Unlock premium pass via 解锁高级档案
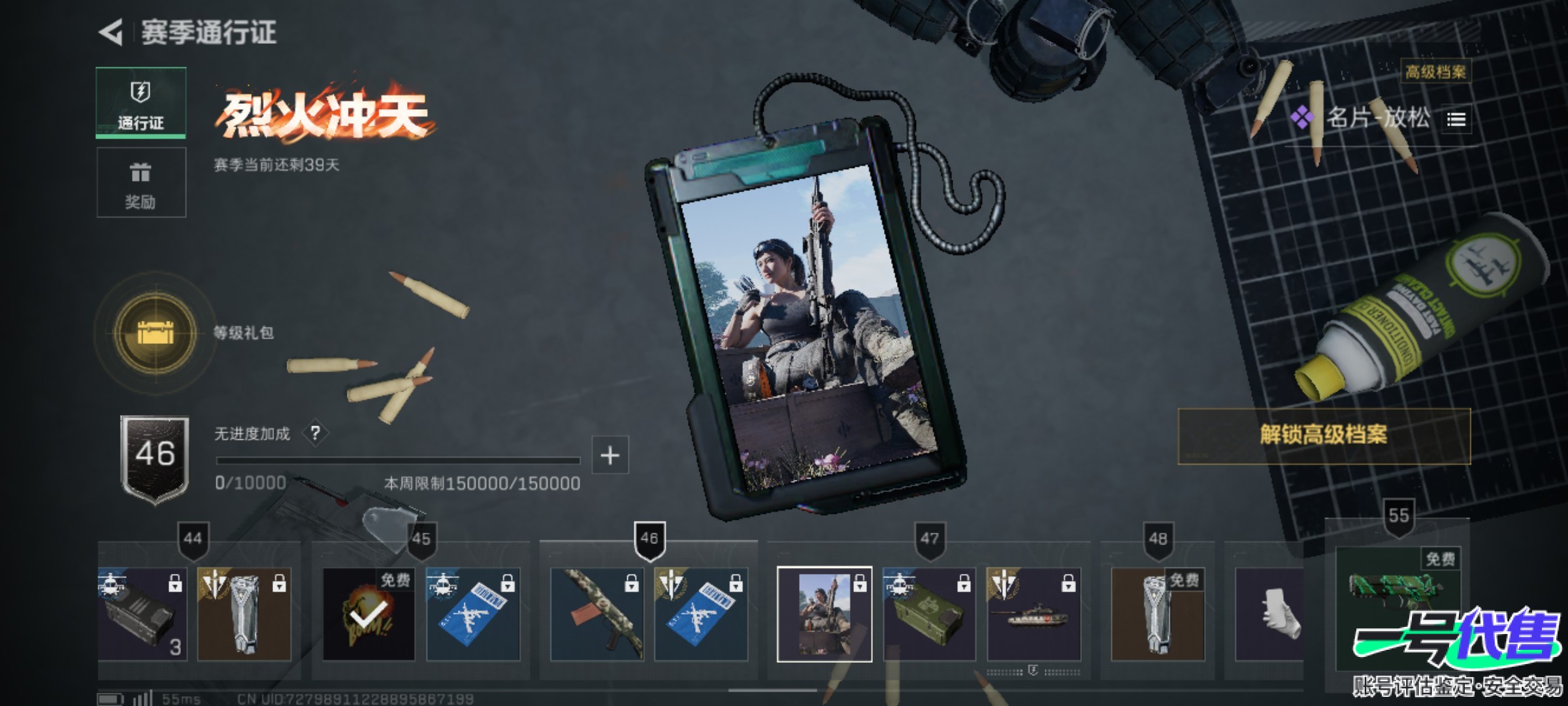This screenshot has width=1568, height=706. 1324,435
